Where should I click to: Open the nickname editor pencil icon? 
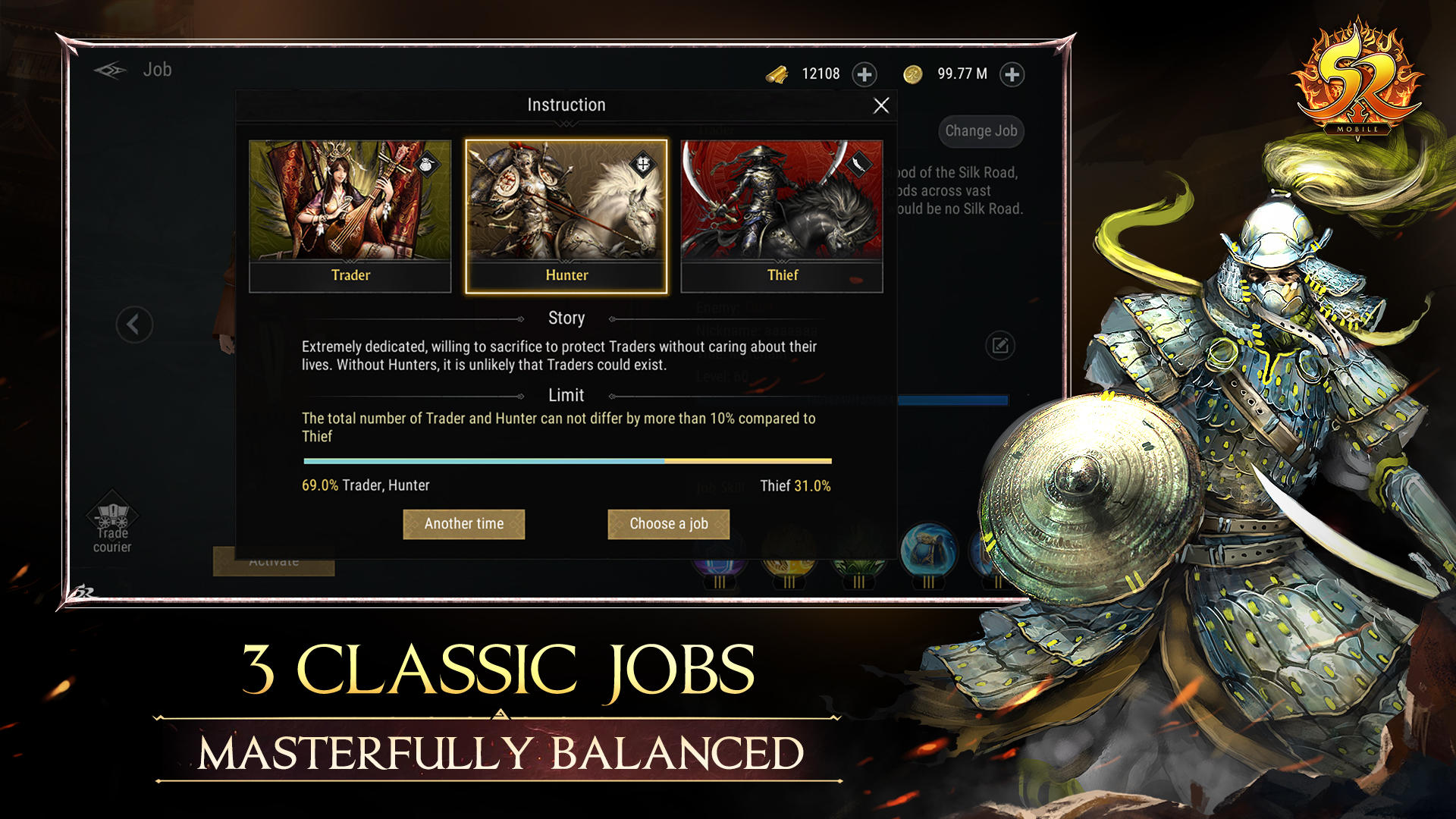click(999, 344)
